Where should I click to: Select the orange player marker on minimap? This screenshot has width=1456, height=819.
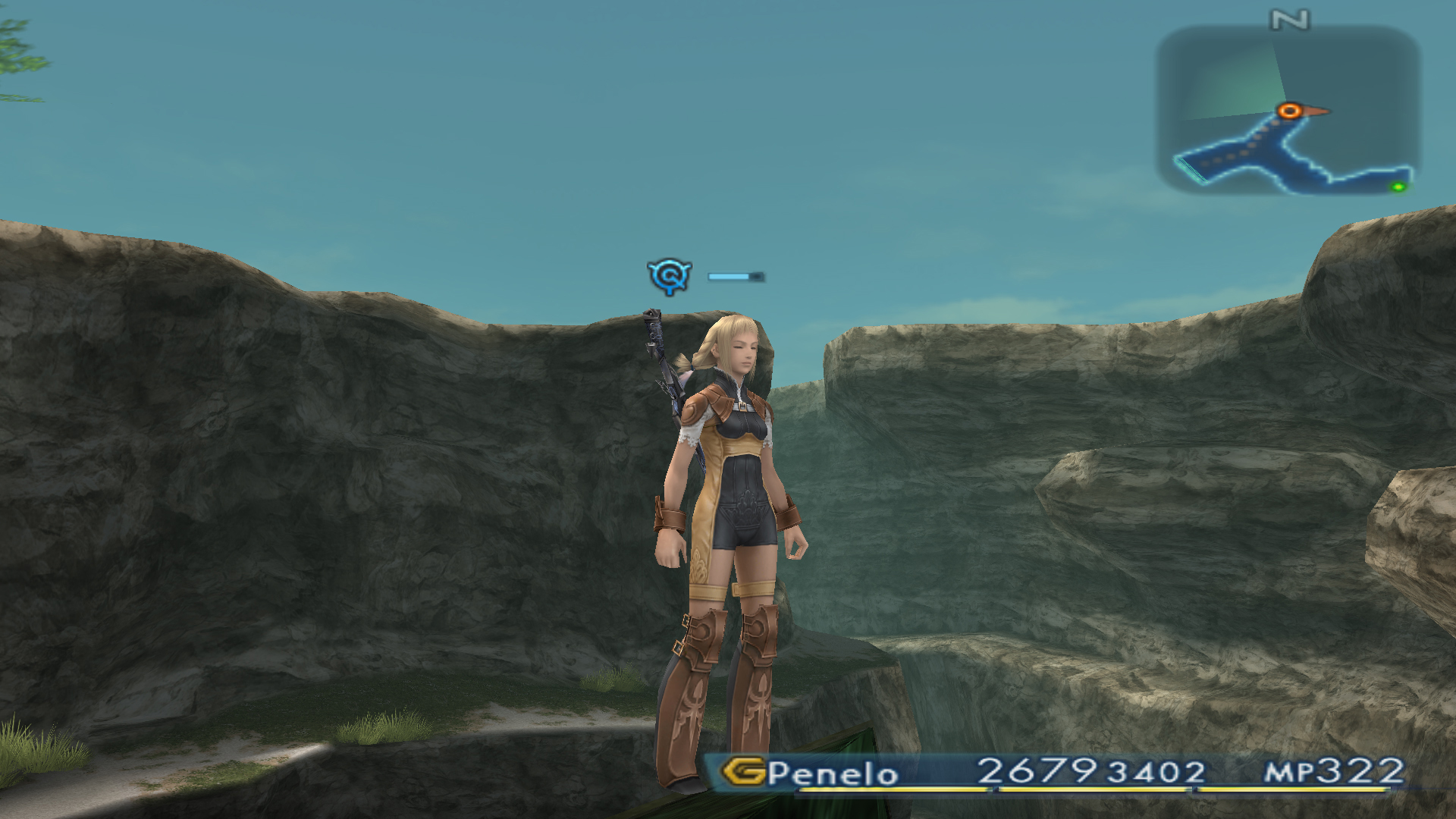1289,111
